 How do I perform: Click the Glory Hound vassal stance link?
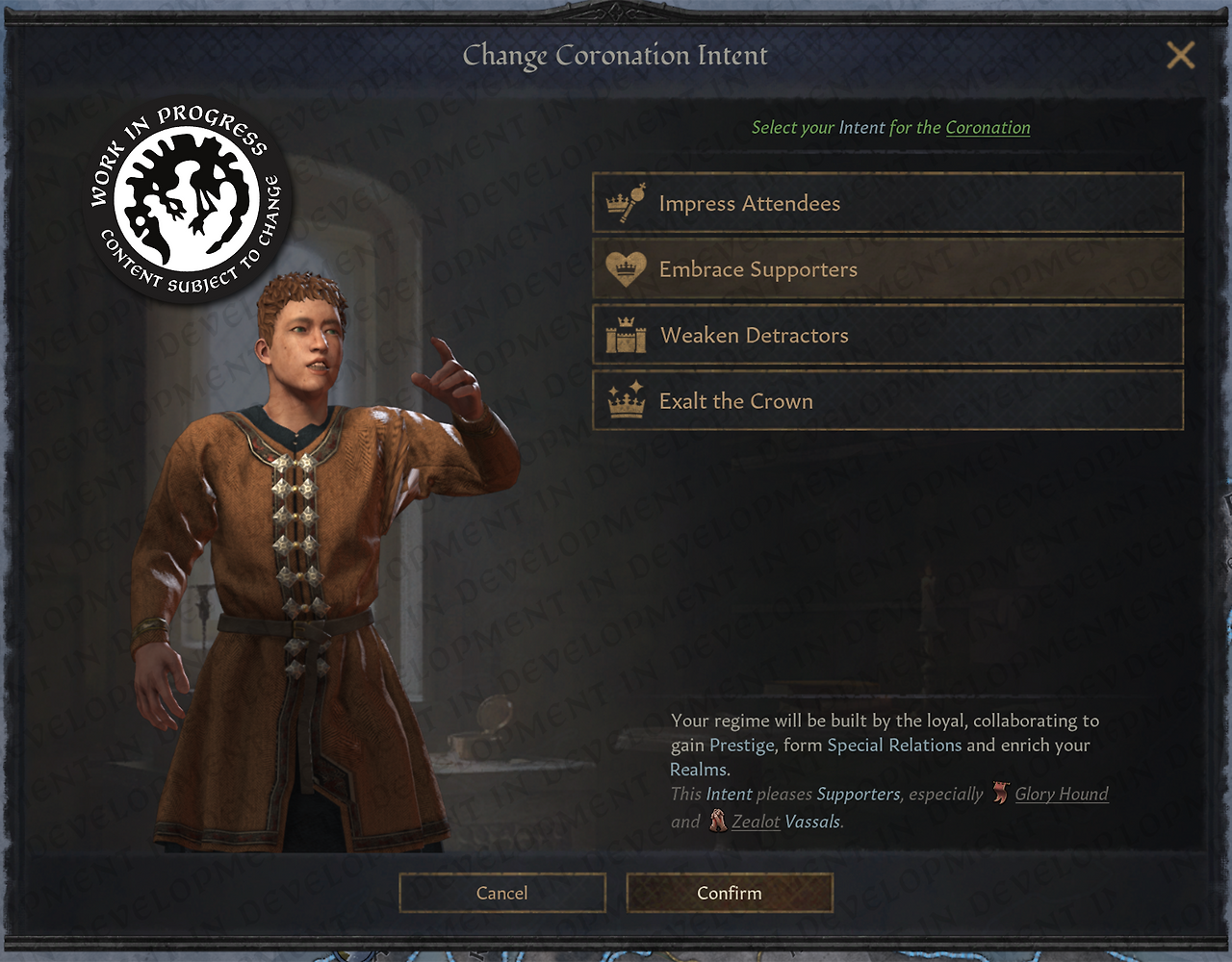coord(1061,794)
